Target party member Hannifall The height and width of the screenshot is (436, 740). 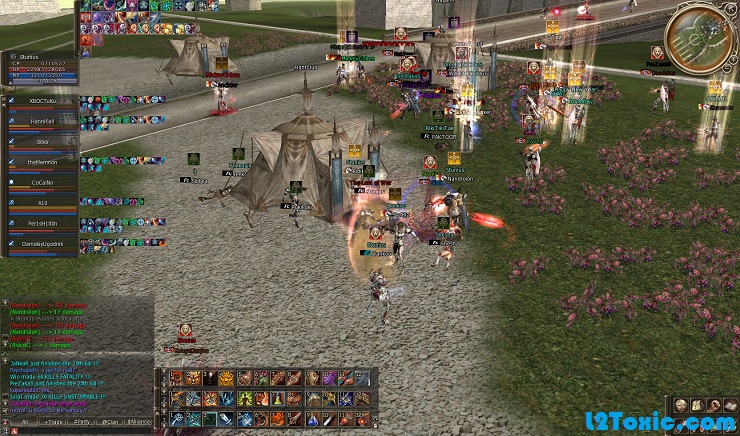[42, 121]
